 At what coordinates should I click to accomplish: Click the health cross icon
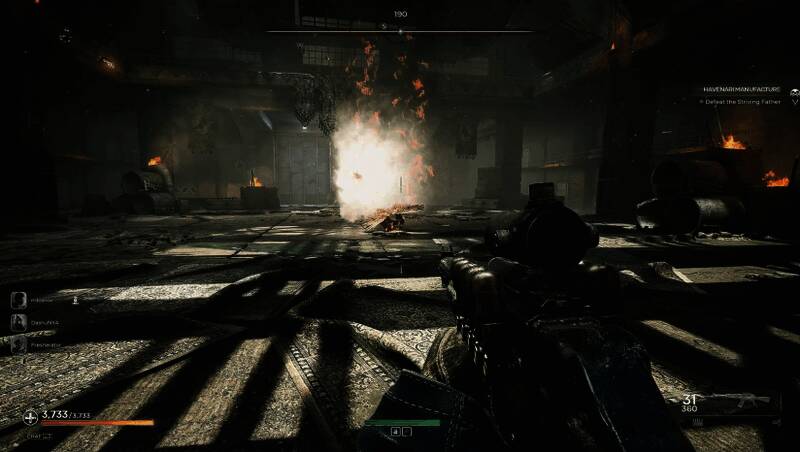point(30,414)
